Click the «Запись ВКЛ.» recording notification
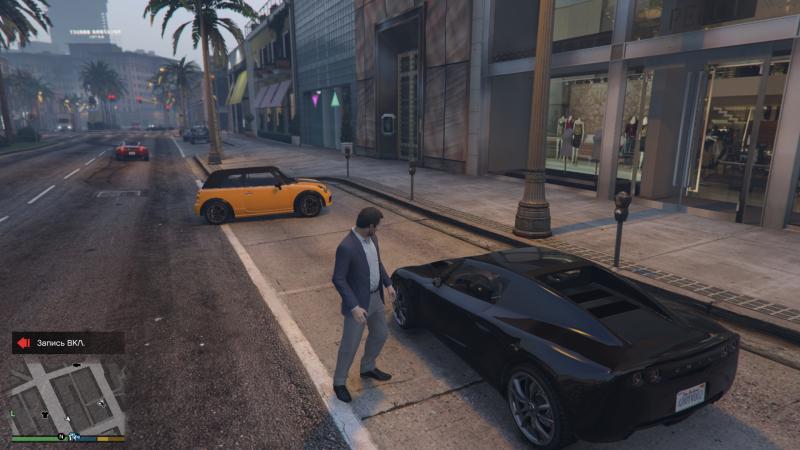Viewport: 800px width, 450px height. pos(68,343)
